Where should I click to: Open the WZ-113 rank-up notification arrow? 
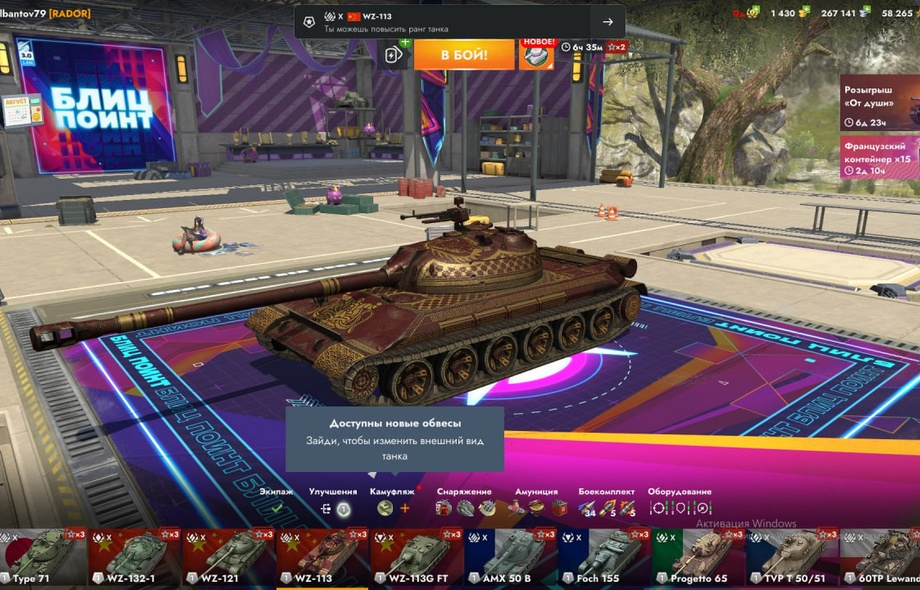(607, 22)
